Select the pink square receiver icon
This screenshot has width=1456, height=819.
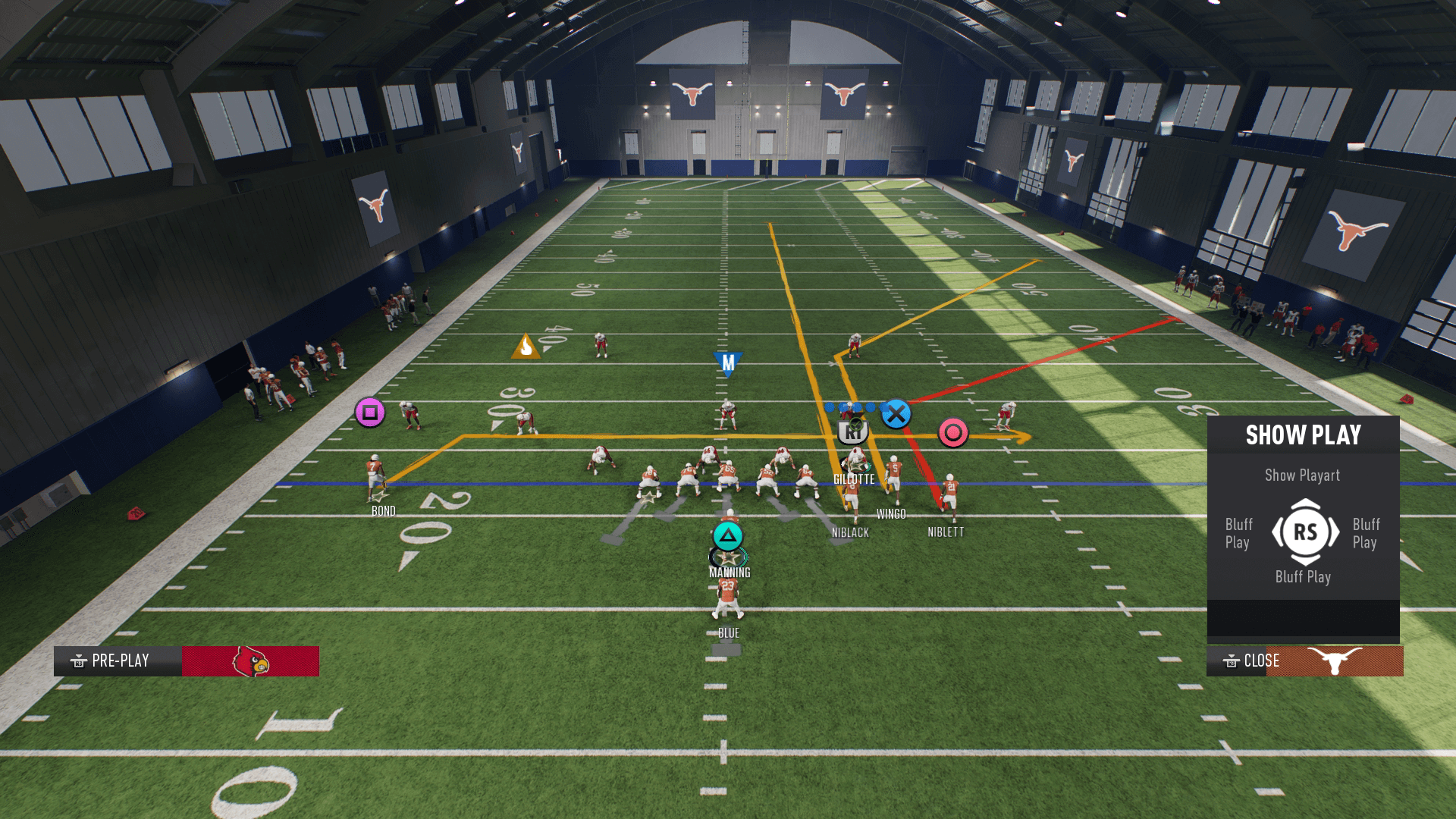370,413
